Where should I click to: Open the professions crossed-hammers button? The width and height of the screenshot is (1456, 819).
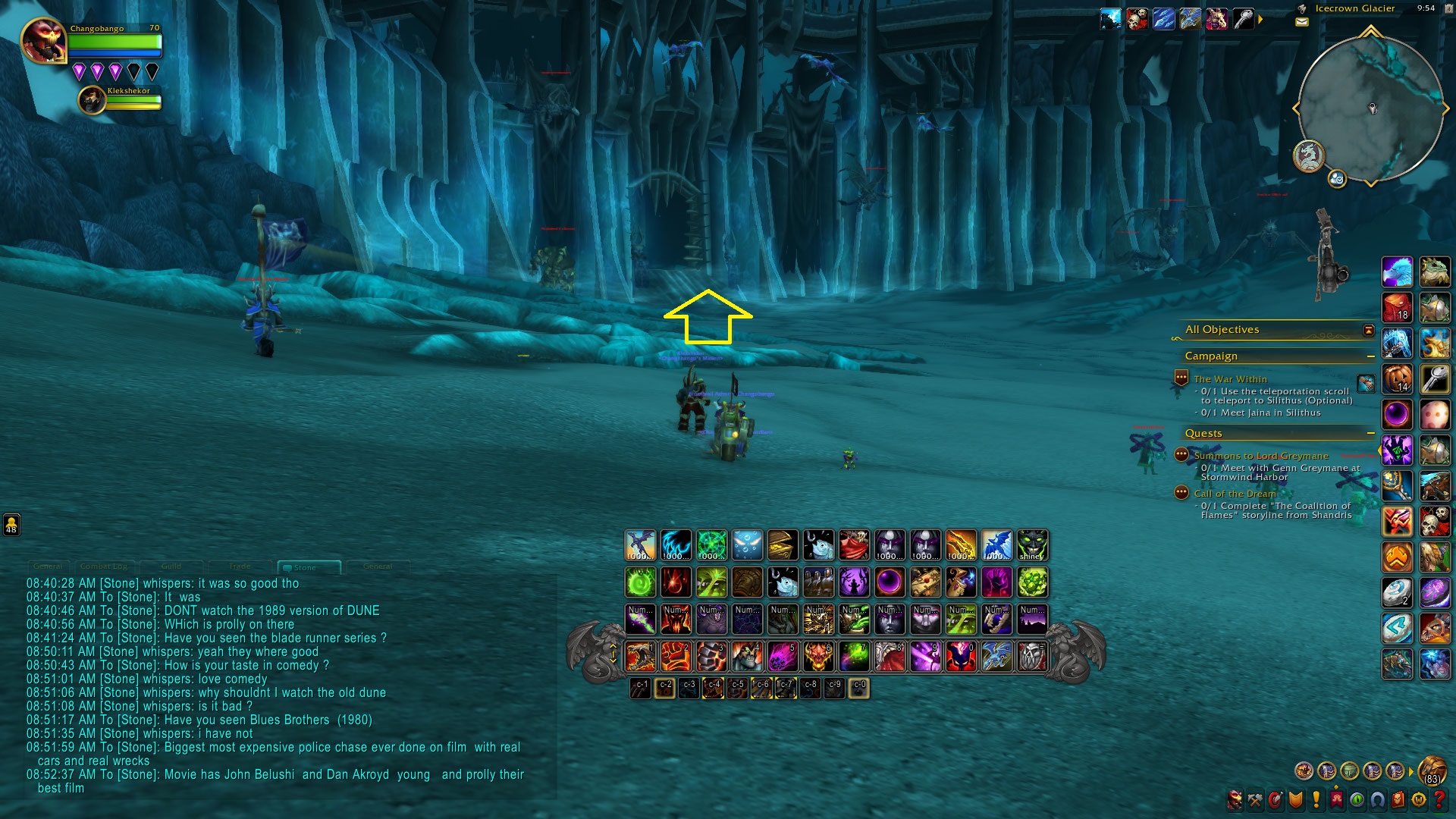click(1256, 799)
